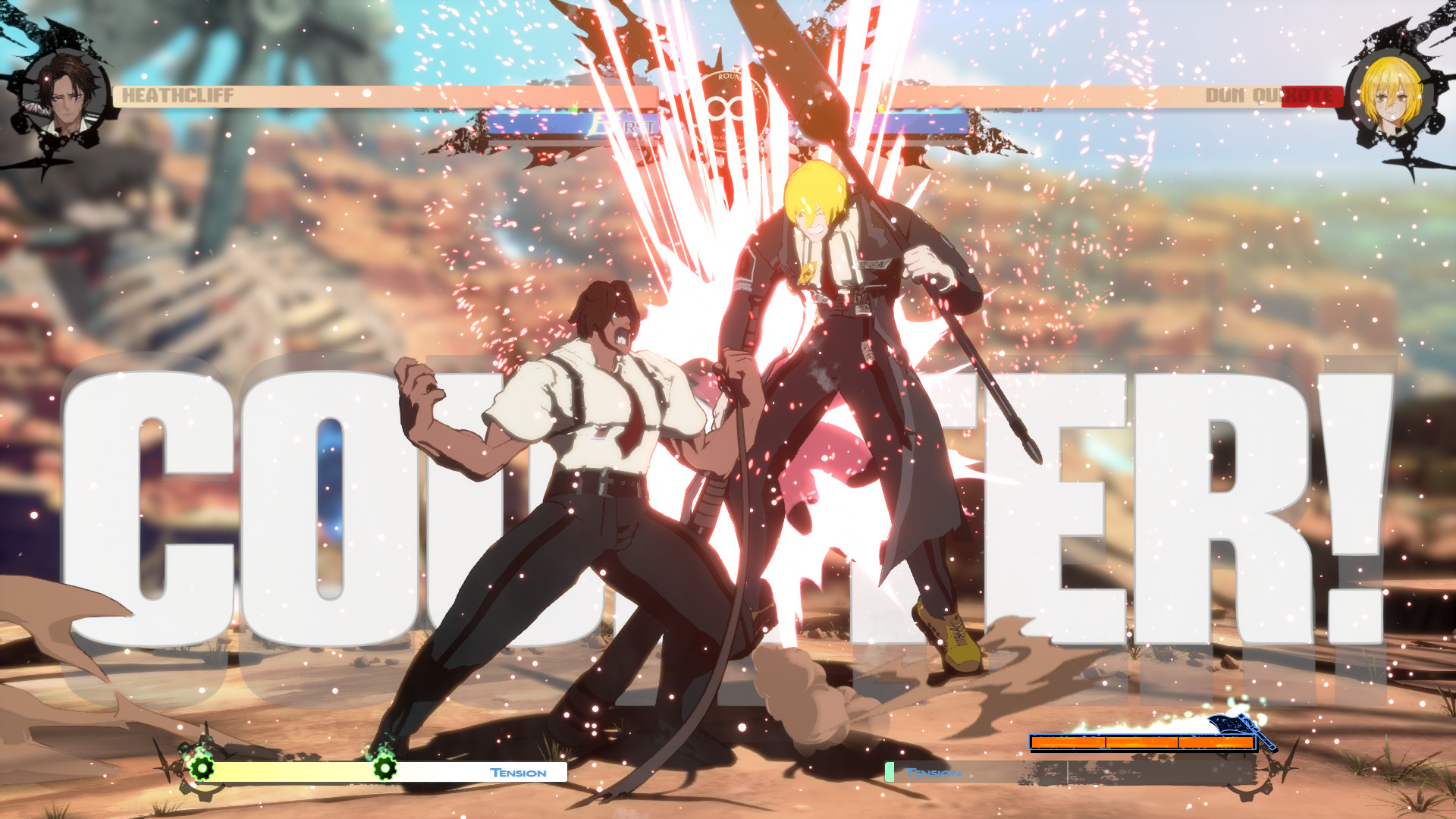
Task: Click Heathcliff's health bar
Action: coord(379,95)
